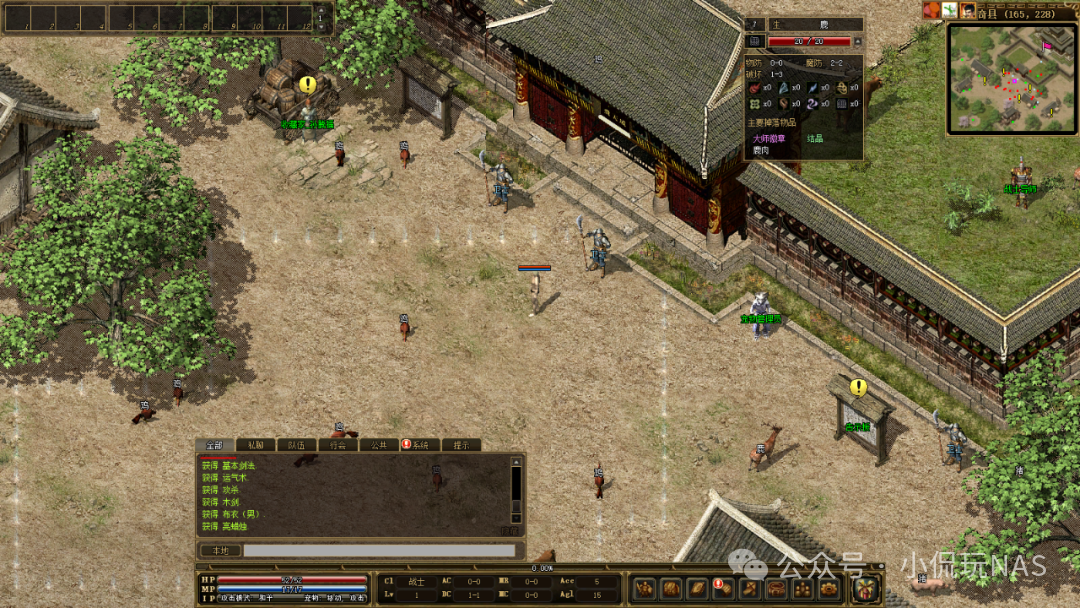Show the 公共 public chat tab
This screenshot has height=608, width=1080.
click(379, 445)
